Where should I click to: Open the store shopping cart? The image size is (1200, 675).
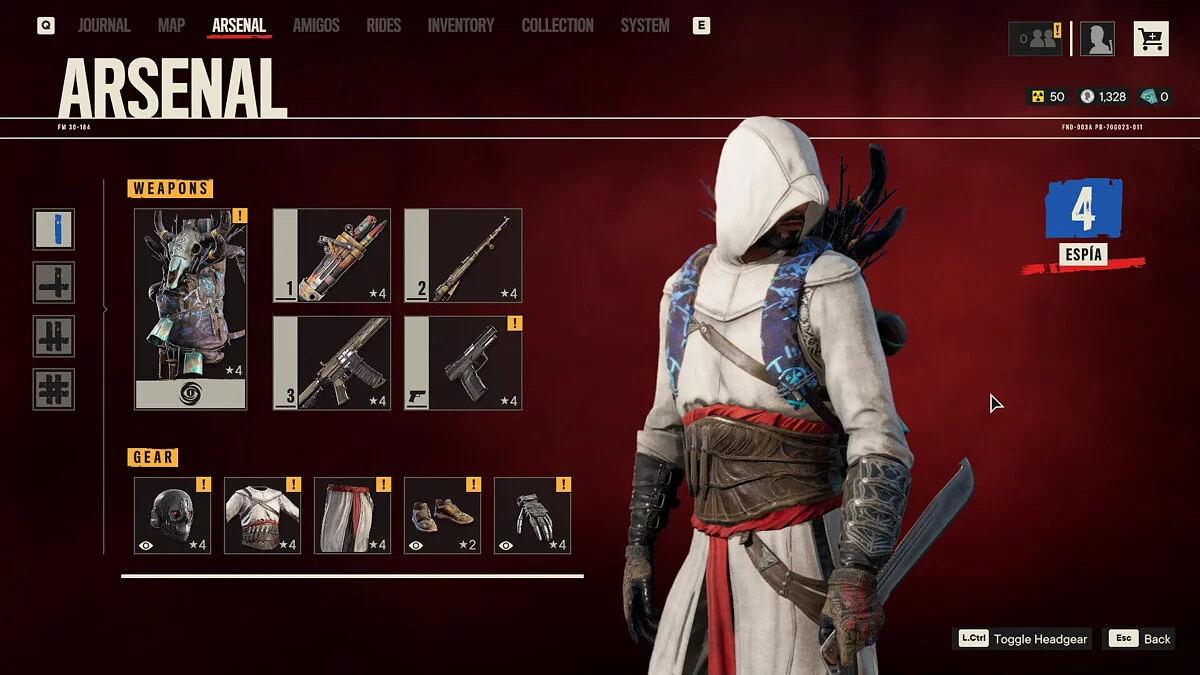pos(1151,39)
